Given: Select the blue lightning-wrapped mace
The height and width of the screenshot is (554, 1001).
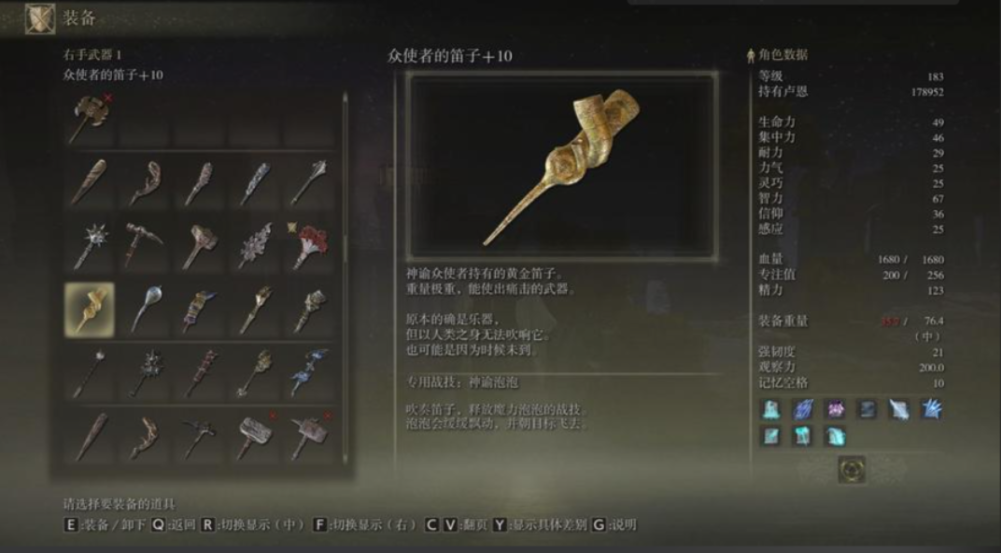Looking at the screenshot, I should (x=308, y=372).
